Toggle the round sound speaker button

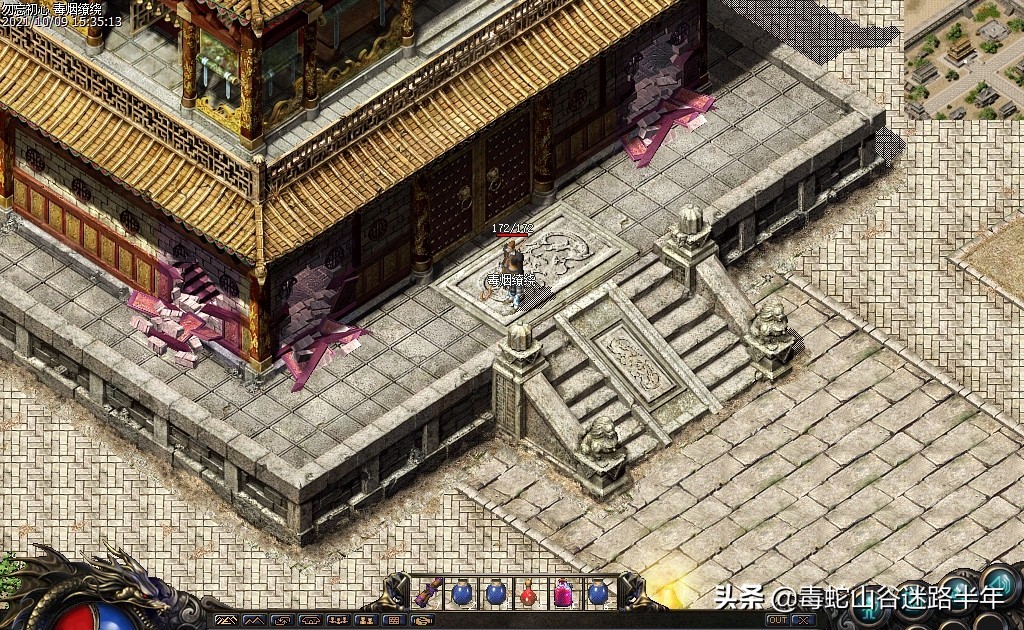(x=999, y=582)
